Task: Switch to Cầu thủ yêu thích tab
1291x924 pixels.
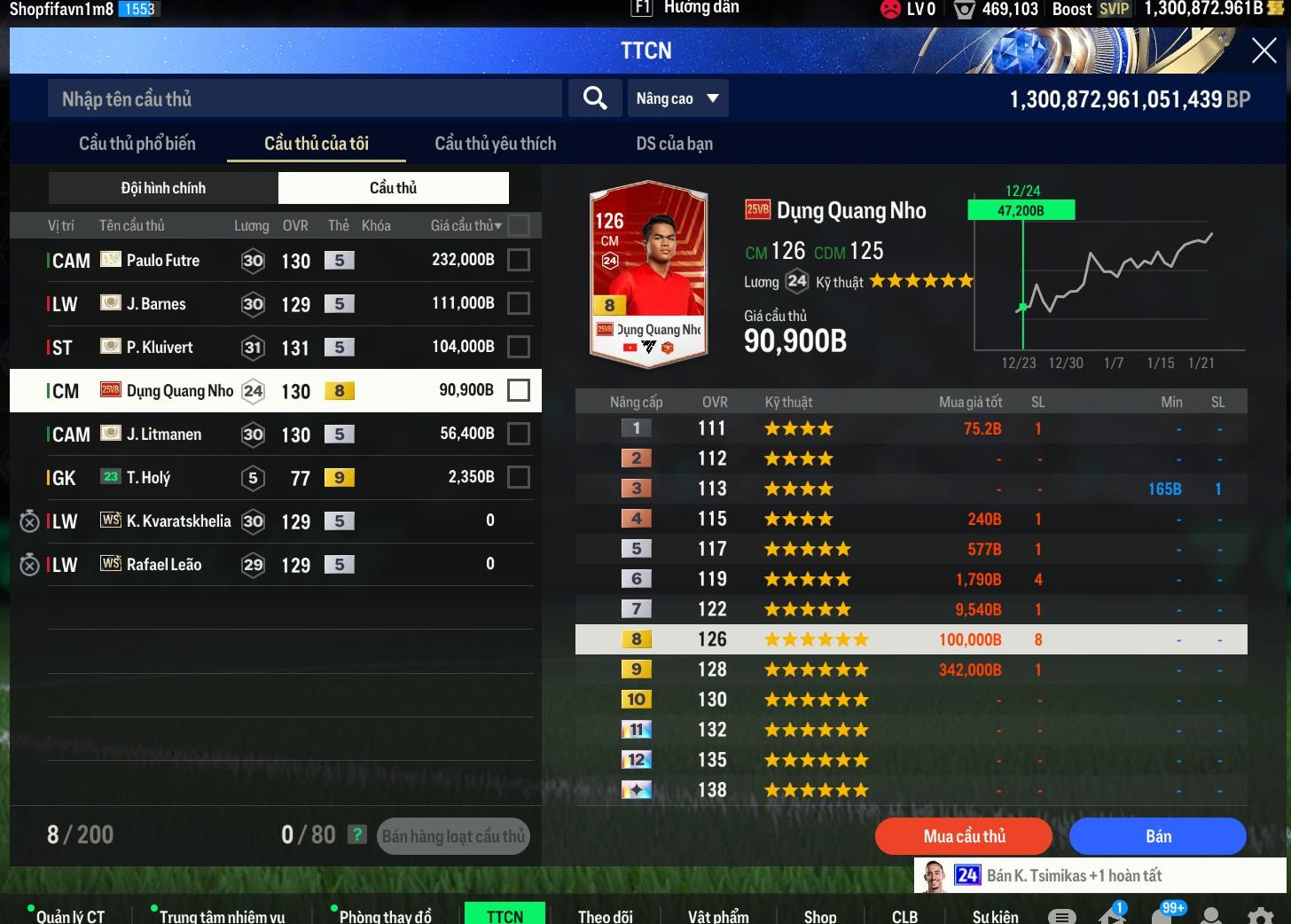Action: [495, 144]
